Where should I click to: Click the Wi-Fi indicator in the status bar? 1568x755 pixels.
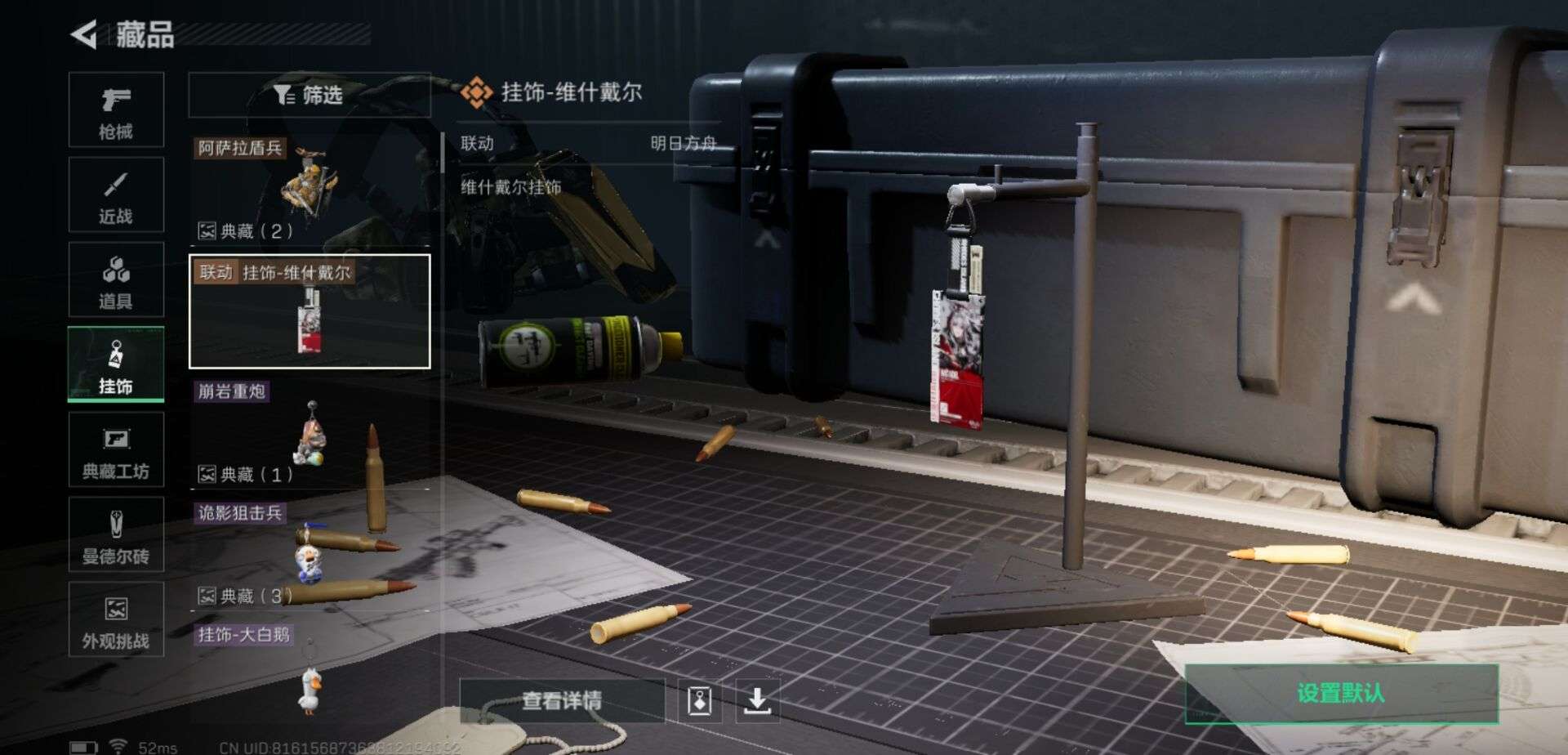(x=119, y=744)
